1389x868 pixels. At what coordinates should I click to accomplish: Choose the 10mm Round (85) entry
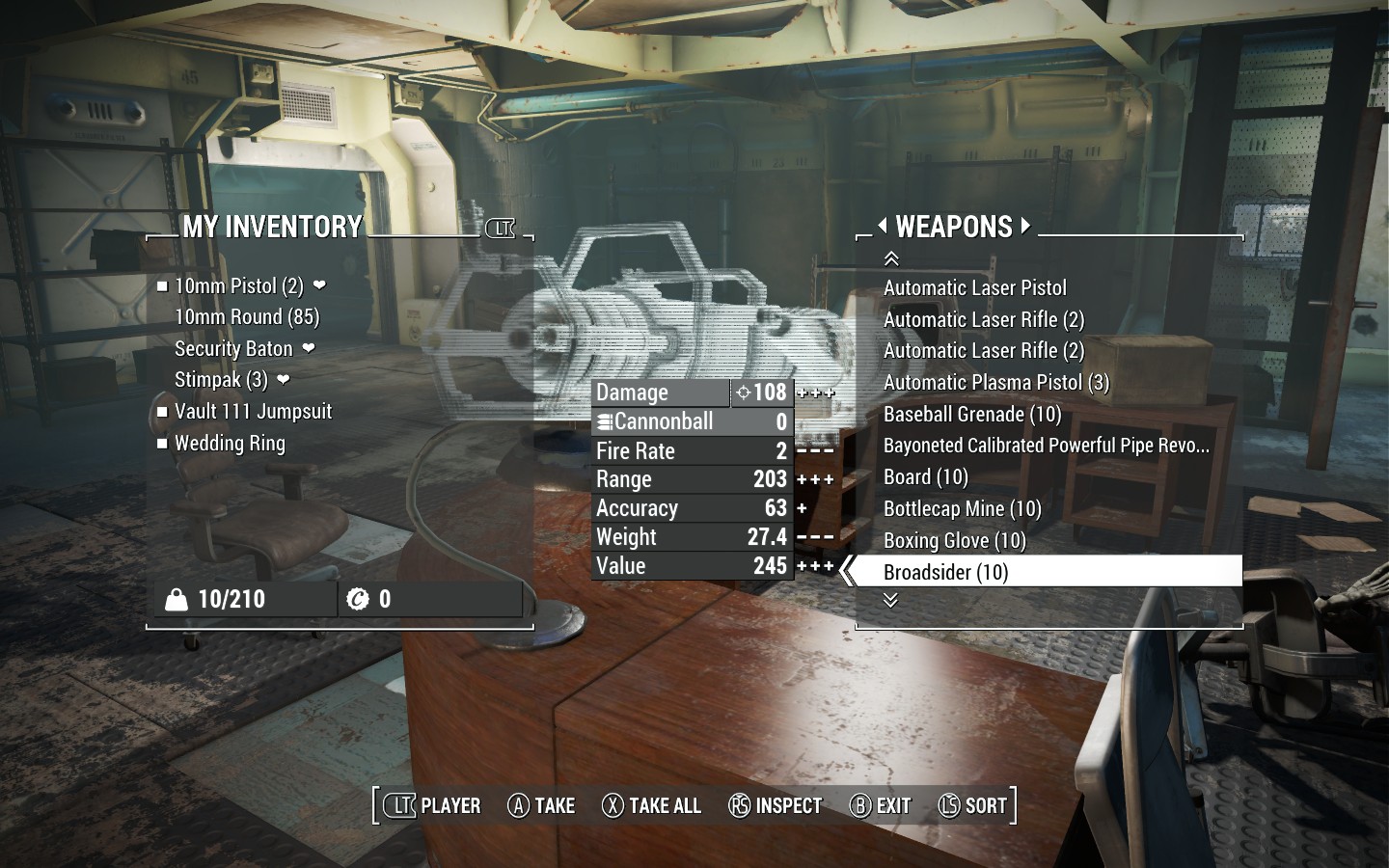[x=246, y=317]
